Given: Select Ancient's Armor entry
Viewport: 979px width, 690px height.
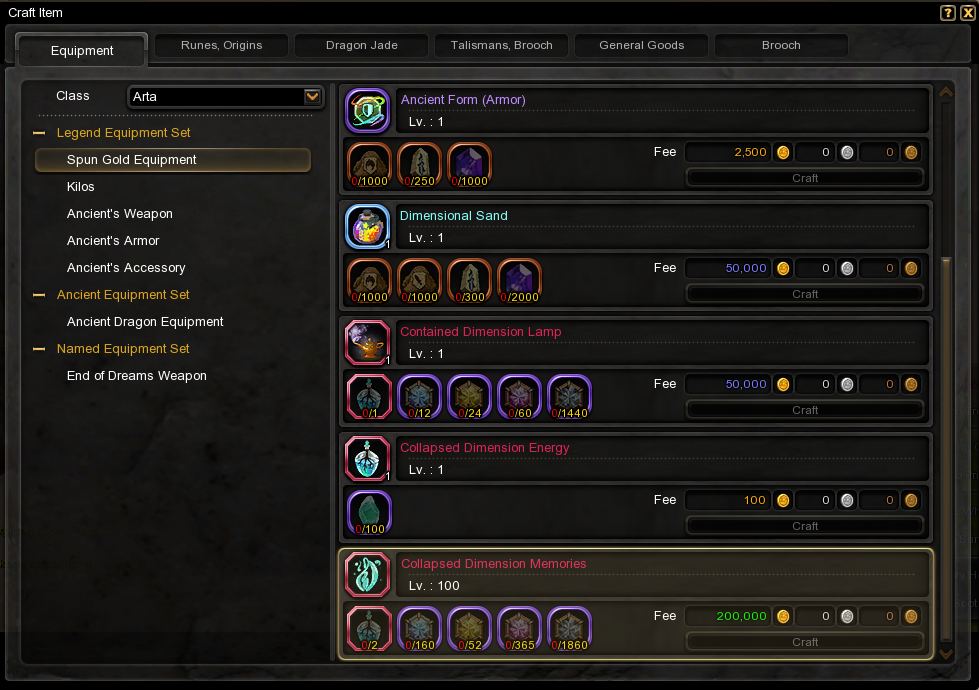Looking at the screenshot, I should pyautogui.click(x=113, y=241).
